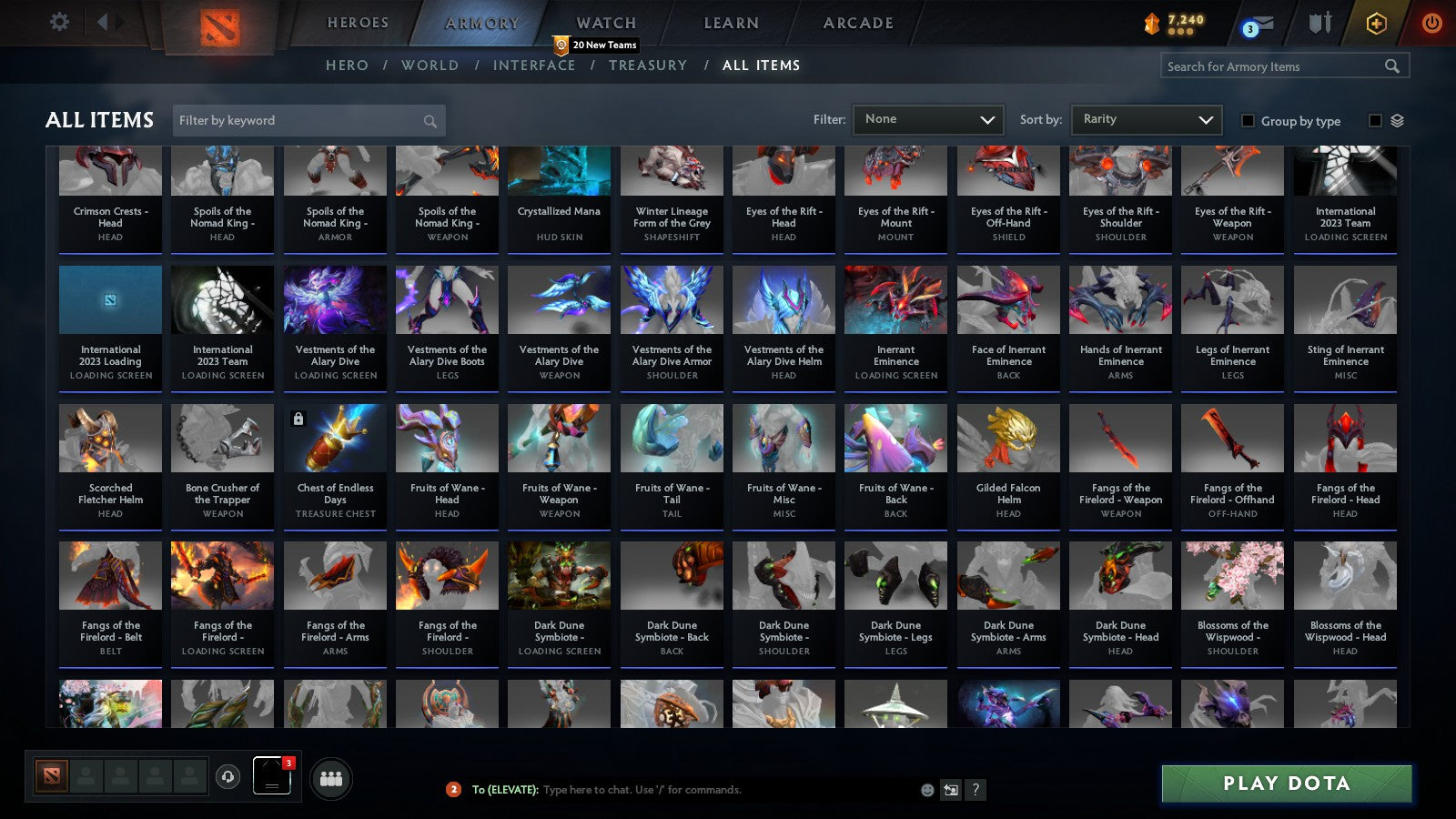
Task: Expand the armory backpack with 3 new items
Action: coord(270,777)
